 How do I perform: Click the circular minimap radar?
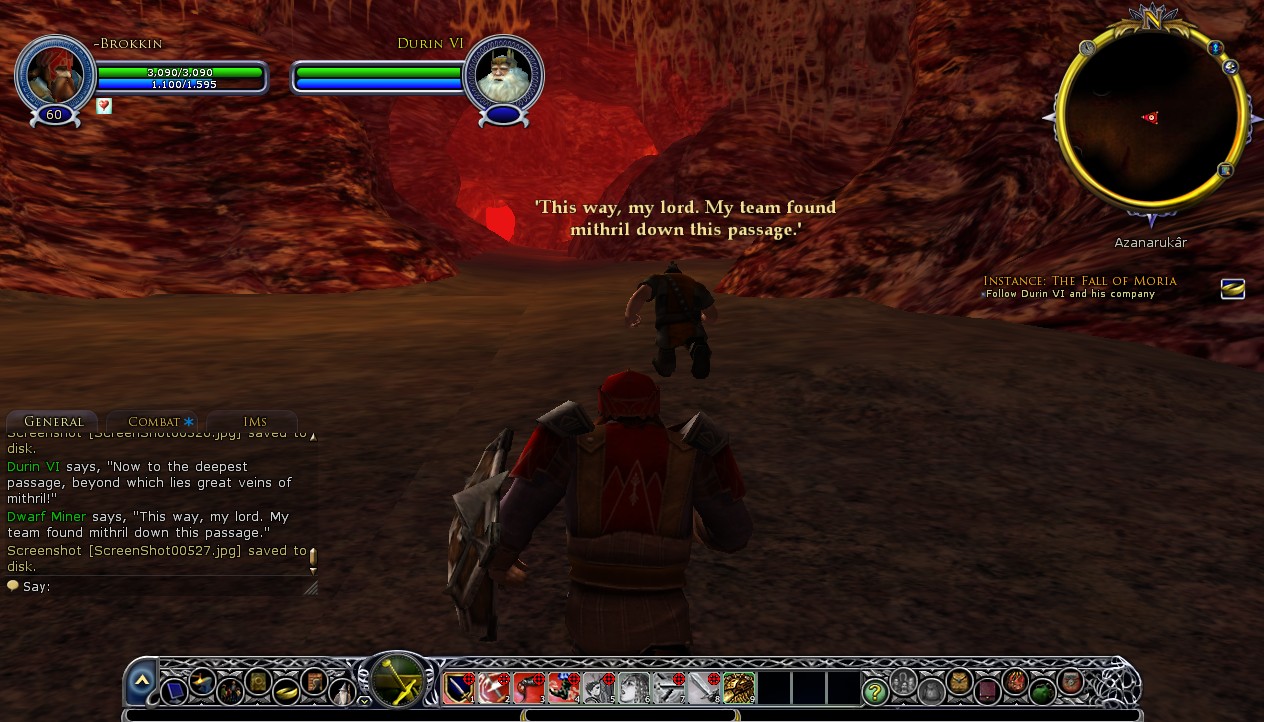pyautogui.click(x=1150, y=120)
